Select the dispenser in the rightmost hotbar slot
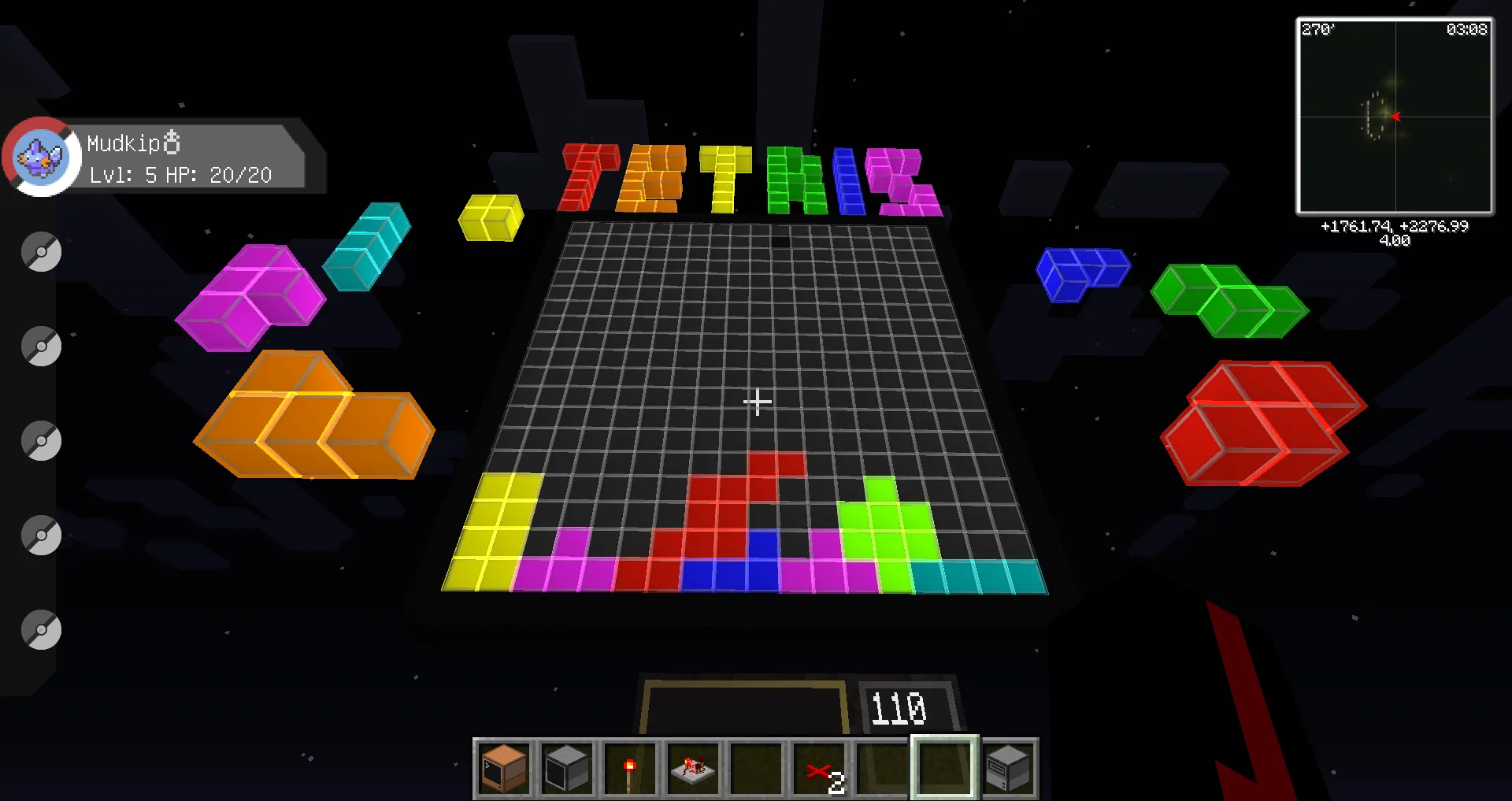1512x801 pixels. 1008,768
